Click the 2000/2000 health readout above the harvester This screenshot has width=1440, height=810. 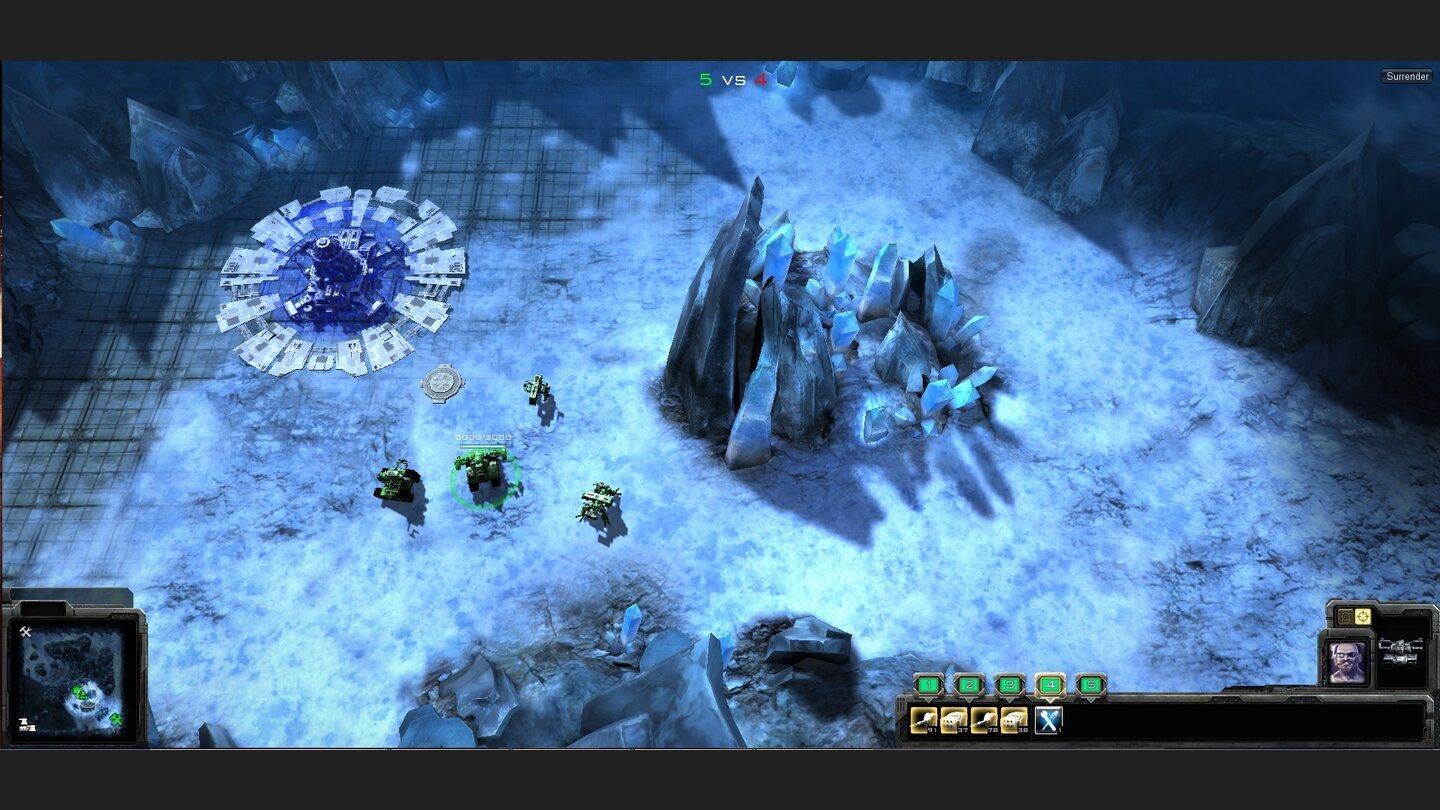(x=483, y=437)
